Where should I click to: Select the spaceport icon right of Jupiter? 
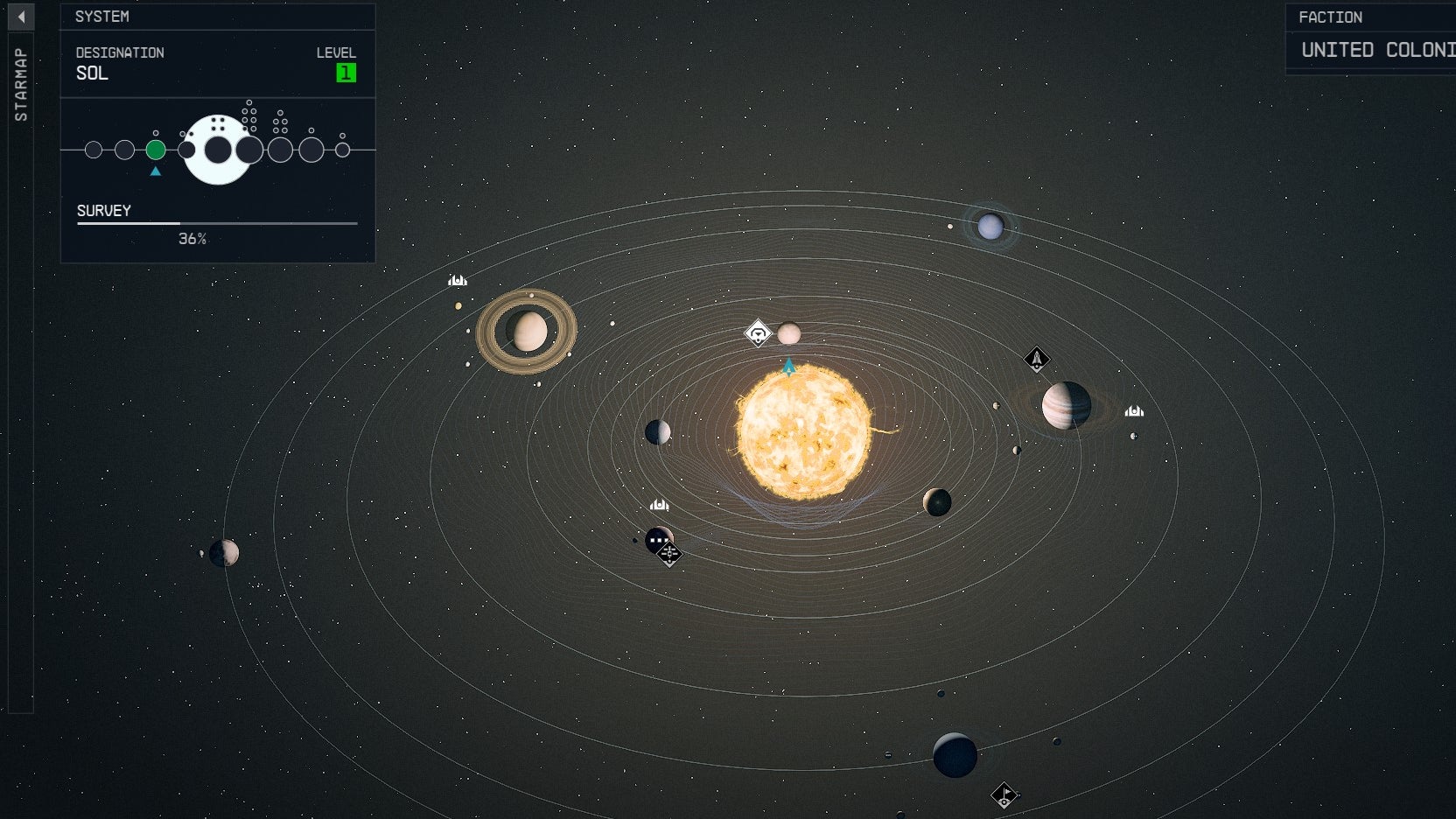[x=1135, y=410]
